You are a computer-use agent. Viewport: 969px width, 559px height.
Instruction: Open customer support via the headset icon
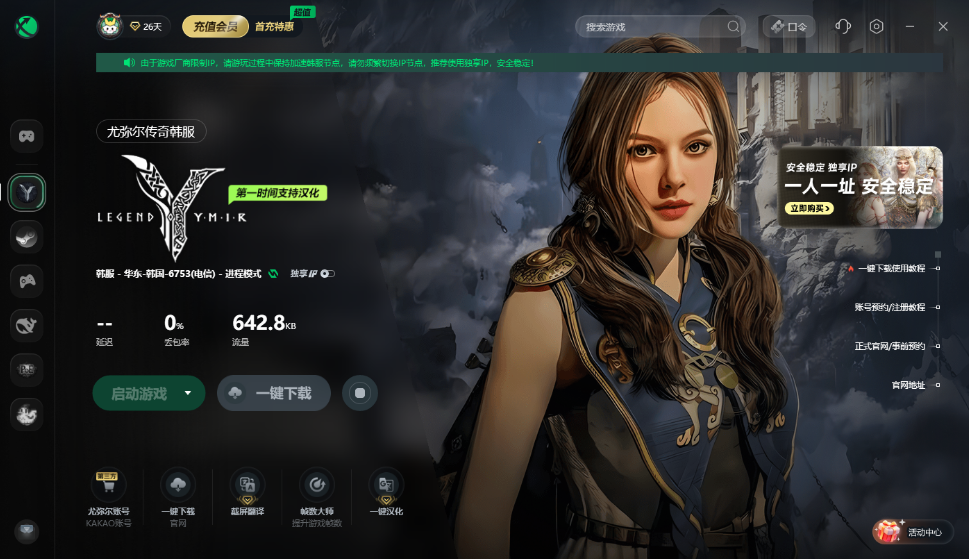pyautogui.click(x=842, y=26)
